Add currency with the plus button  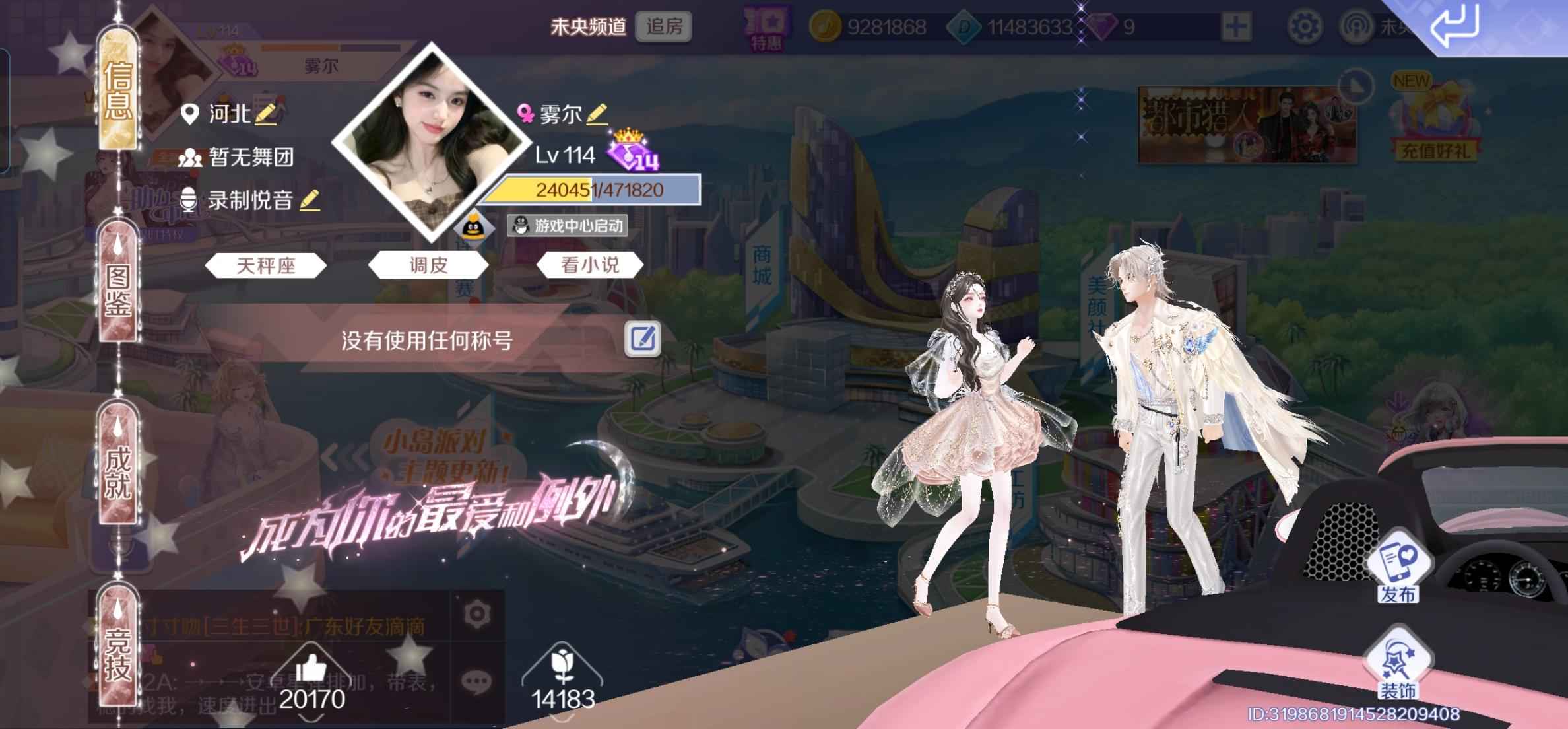pyautogui.click(x=1235, y=26)
